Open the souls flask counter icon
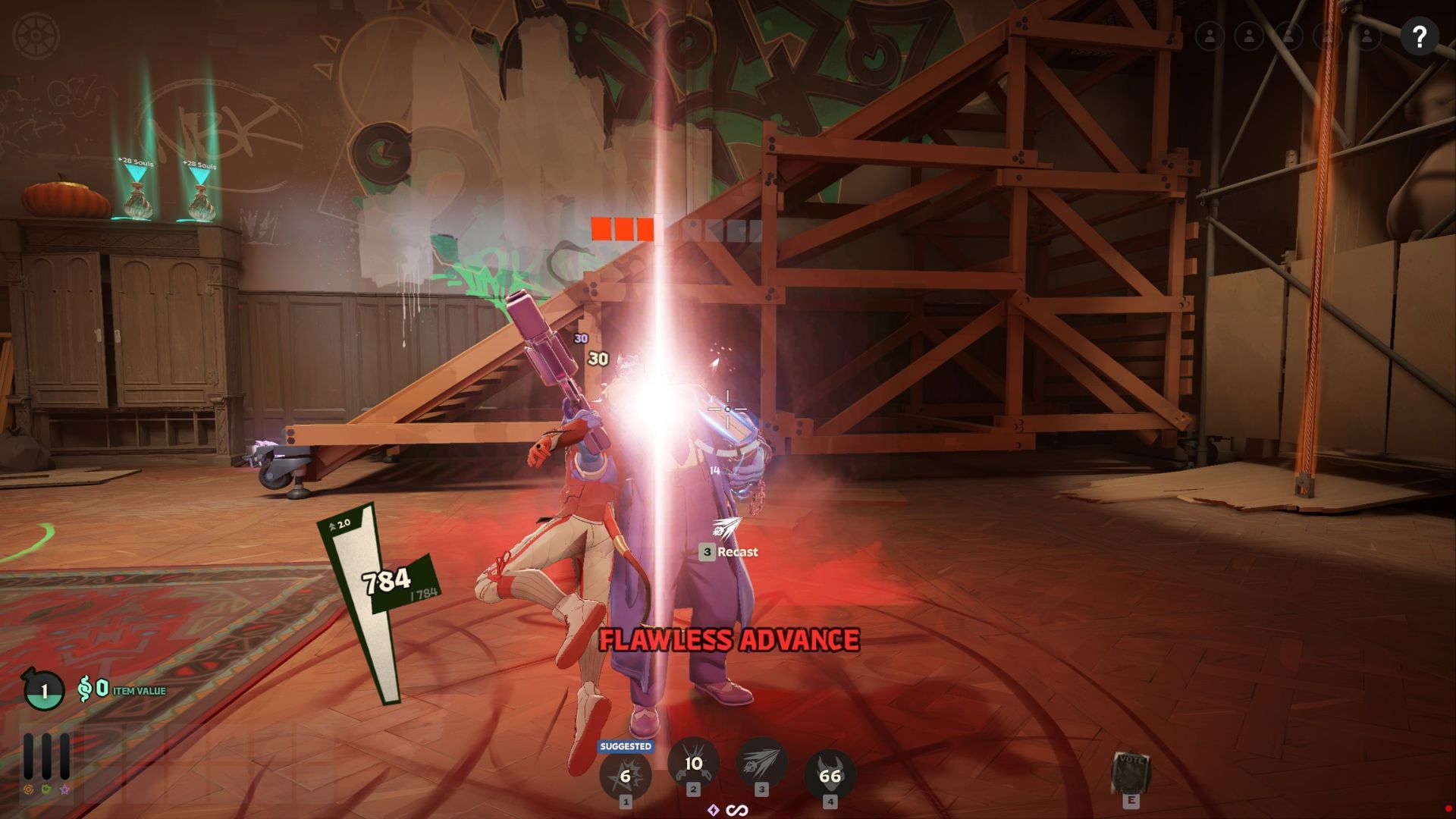The height and width of the screenshot is (819, 1456). point(44,690)
